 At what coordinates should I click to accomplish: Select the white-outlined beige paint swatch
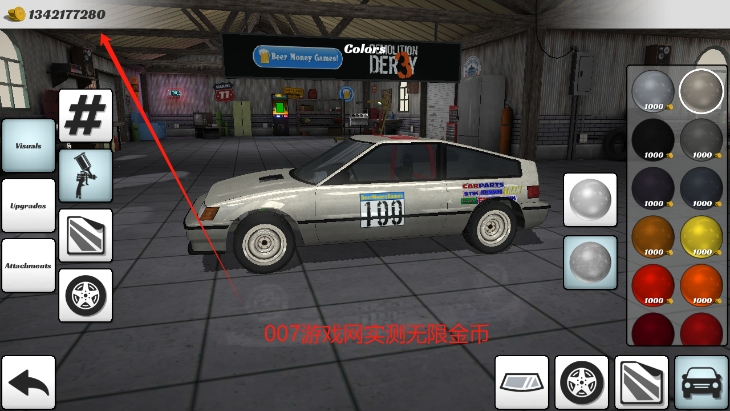(x=702, y=91)
